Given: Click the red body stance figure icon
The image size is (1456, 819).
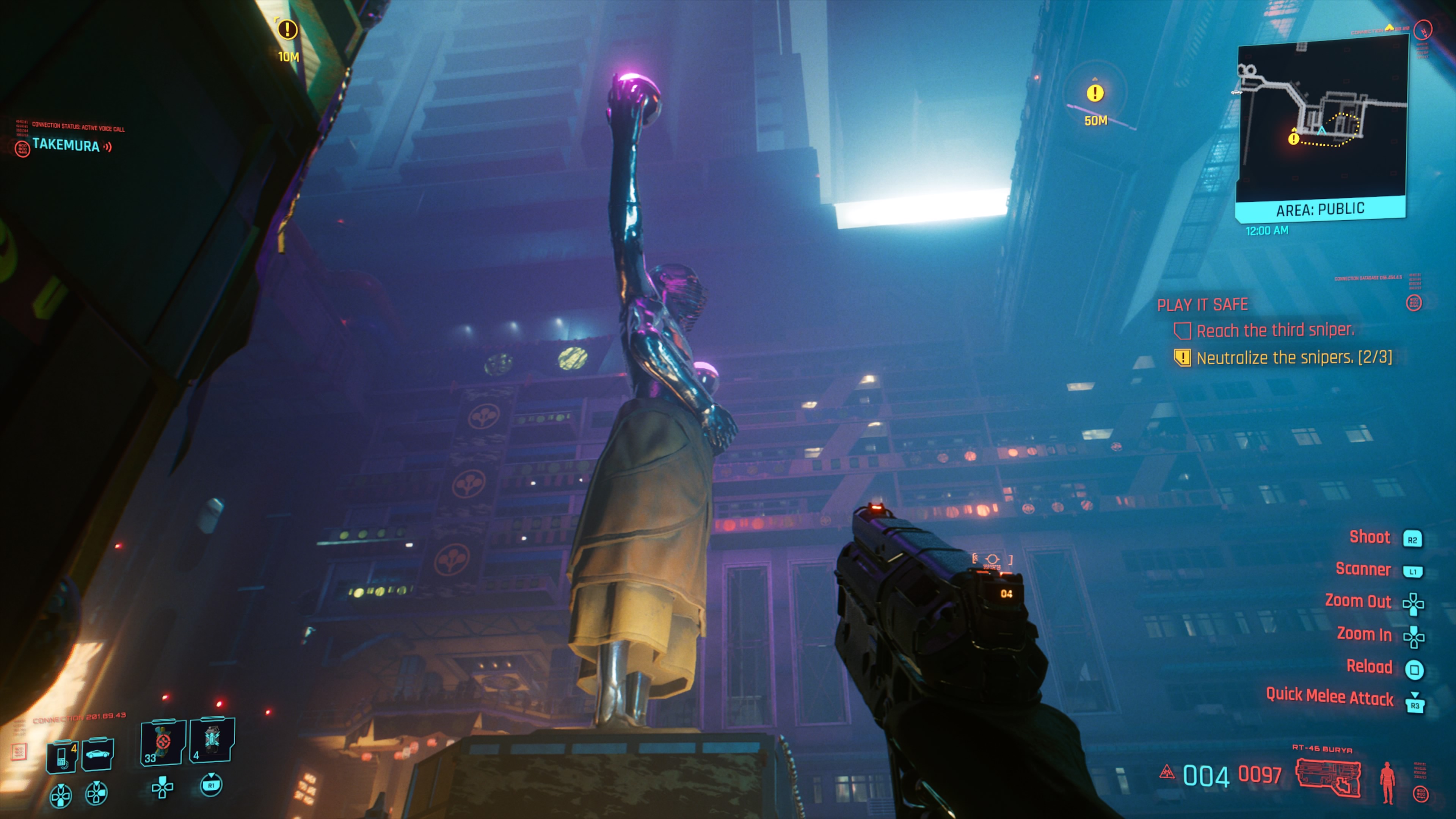Looking at the screenshot, I should (x=1387, y=782).
